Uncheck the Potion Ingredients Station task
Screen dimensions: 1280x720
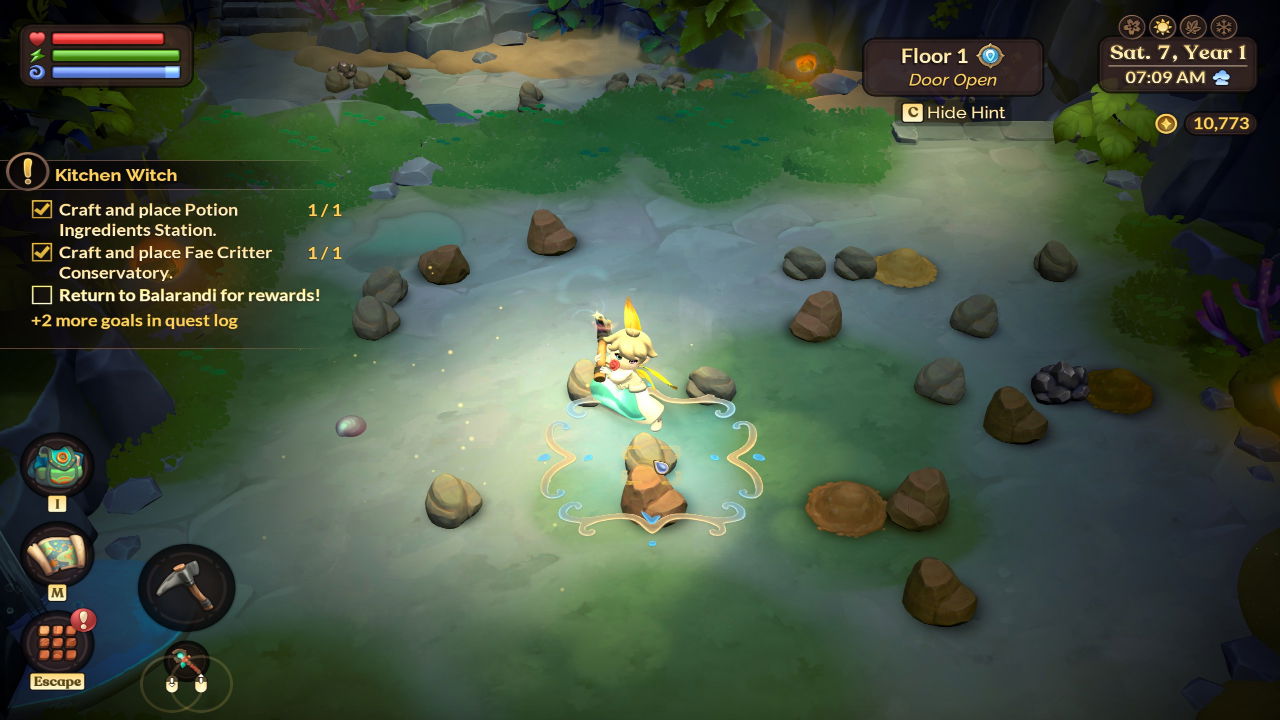tap(42, 209)
